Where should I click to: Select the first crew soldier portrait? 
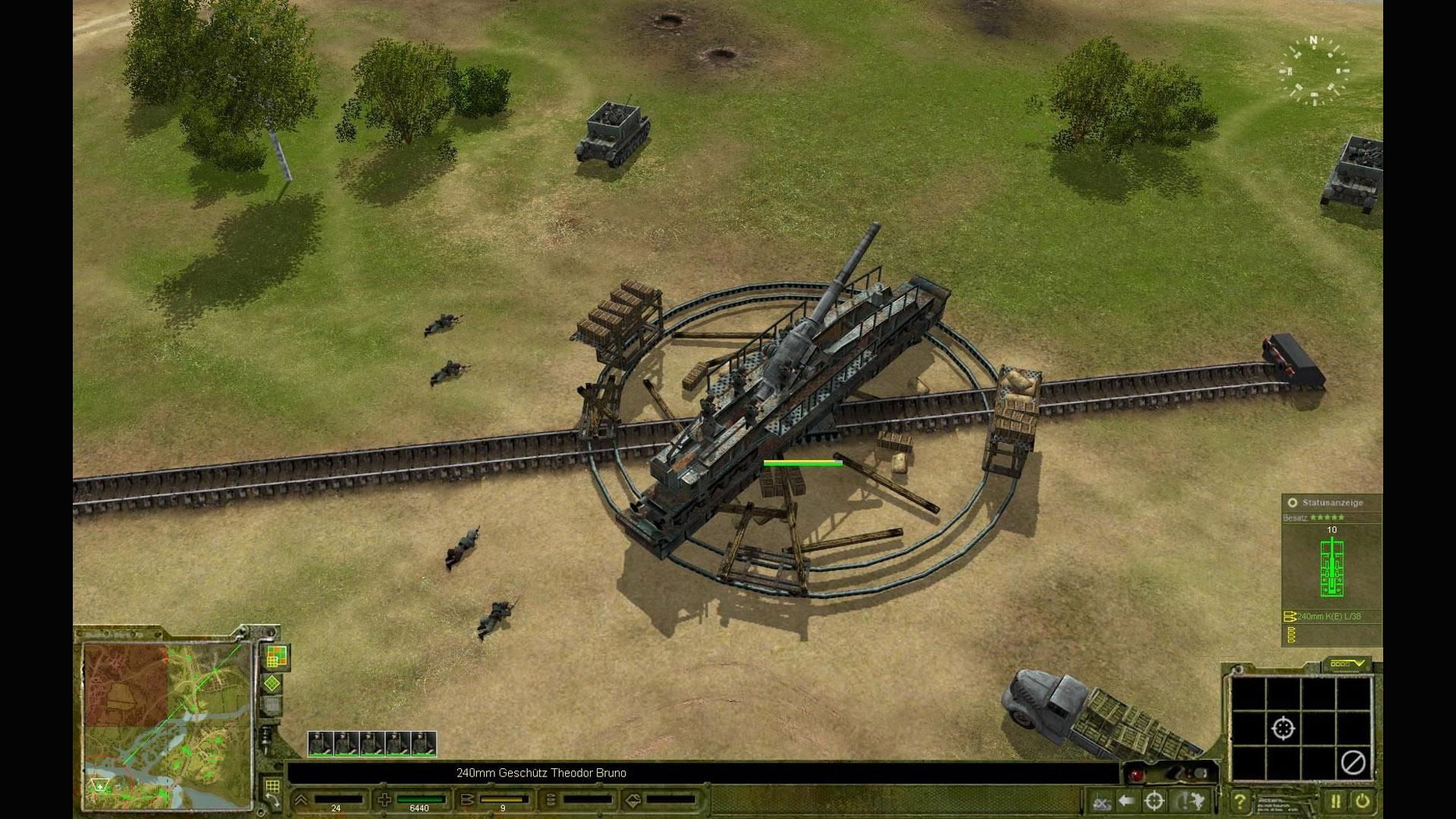pyautogui.click(x=320, y=744)
